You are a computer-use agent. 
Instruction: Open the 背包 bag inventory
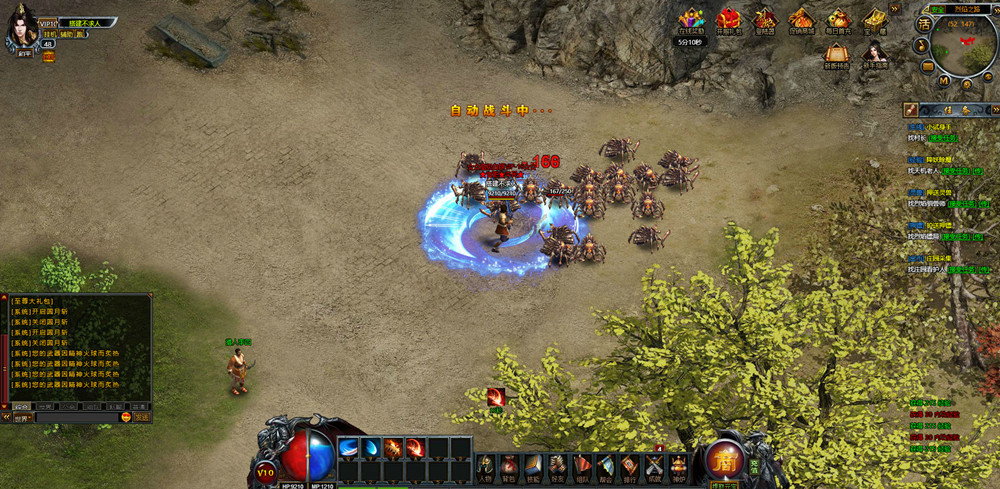[x=509, y=465]
